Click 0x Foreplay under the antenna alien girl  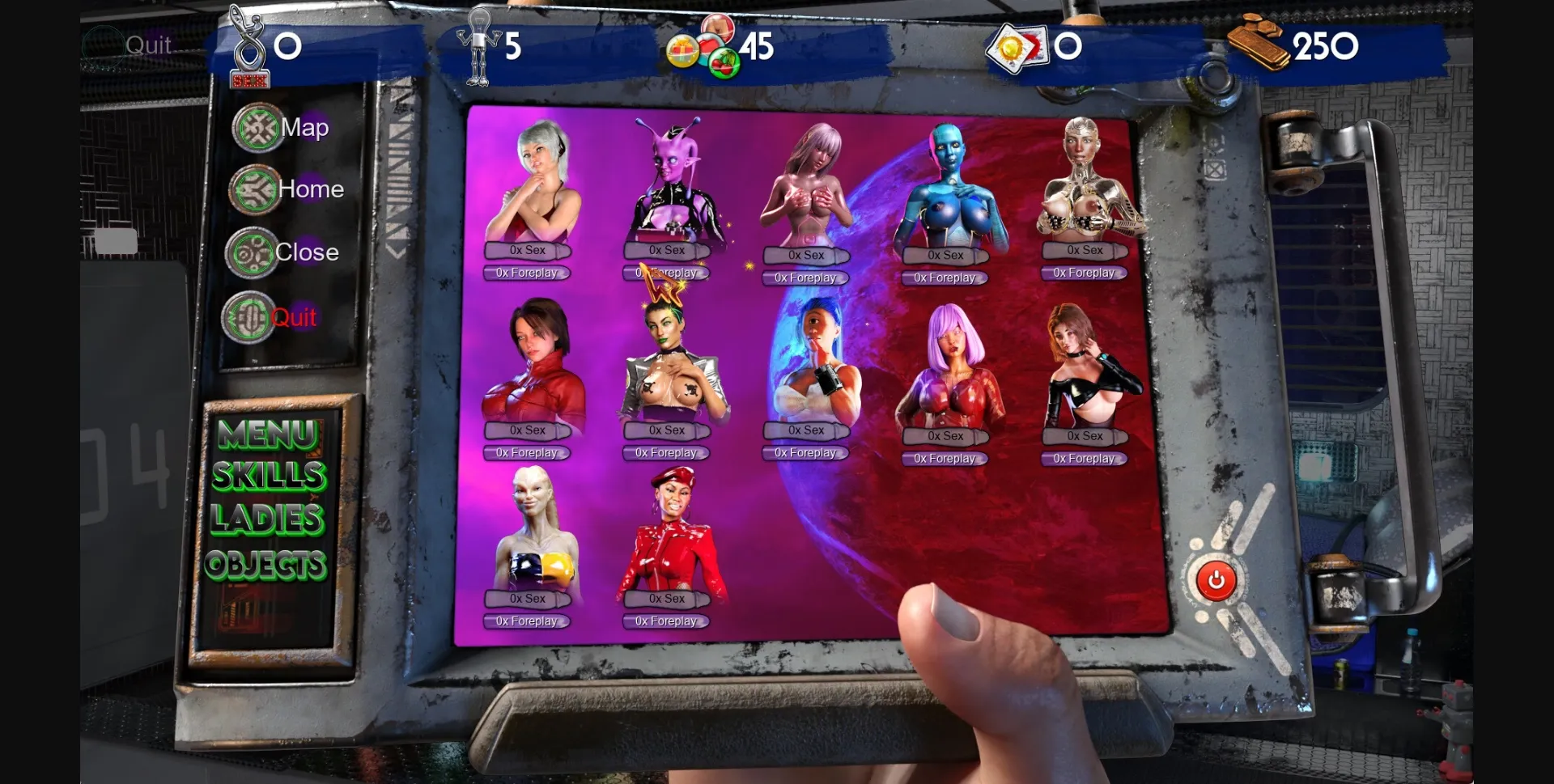[665, 273]
